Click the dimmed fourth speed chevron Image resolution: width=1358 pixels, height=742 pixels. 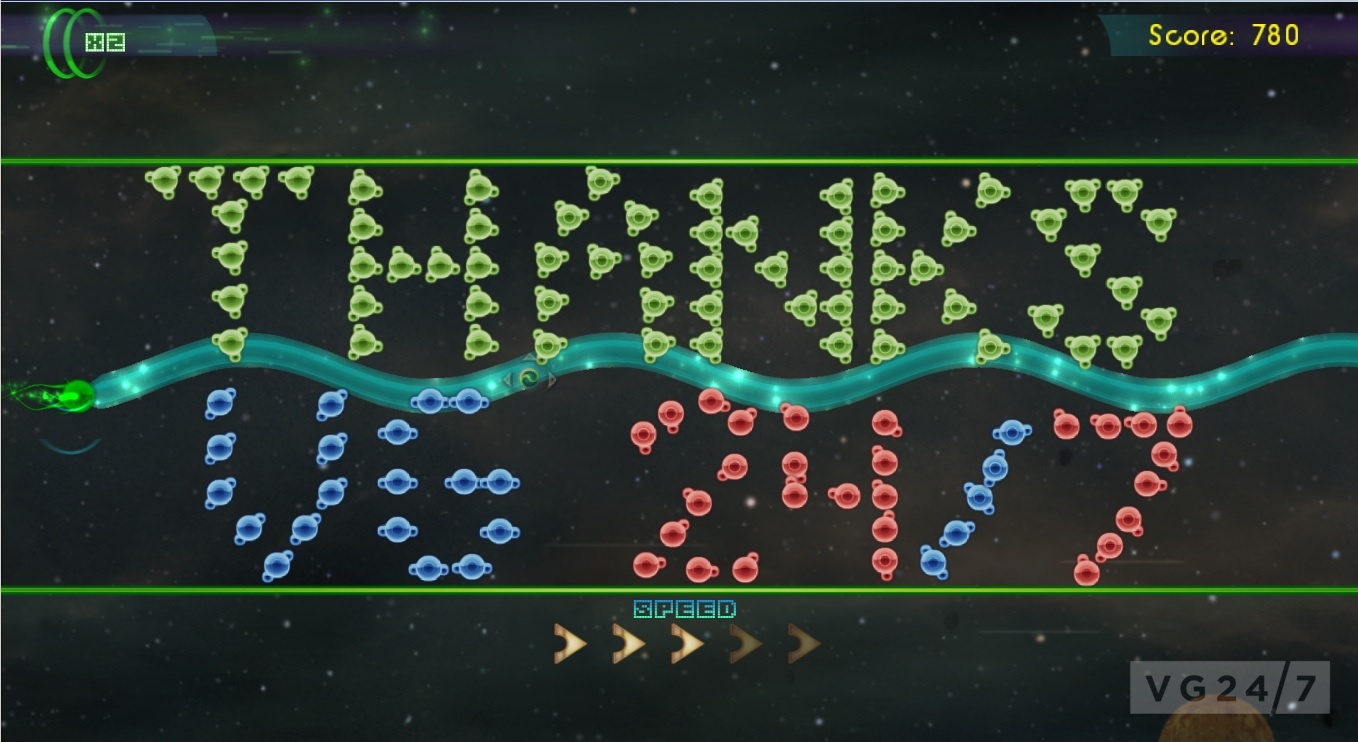click(742, 644)
